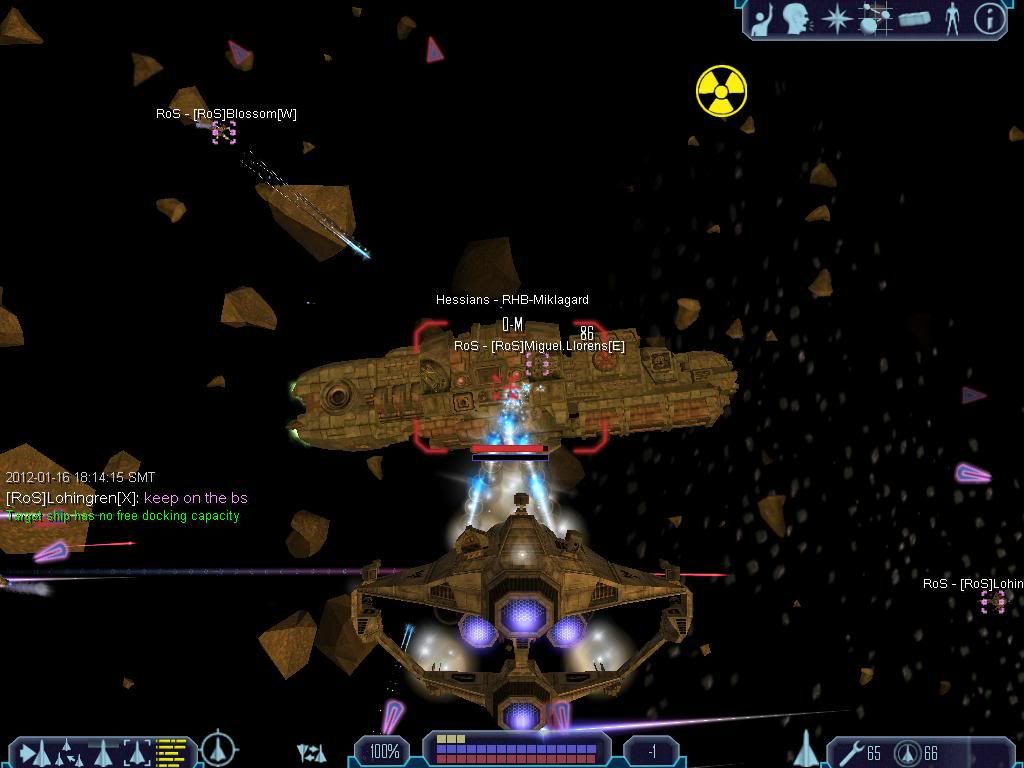
Task: Use a shield battery icon
Action: (906, 752)
